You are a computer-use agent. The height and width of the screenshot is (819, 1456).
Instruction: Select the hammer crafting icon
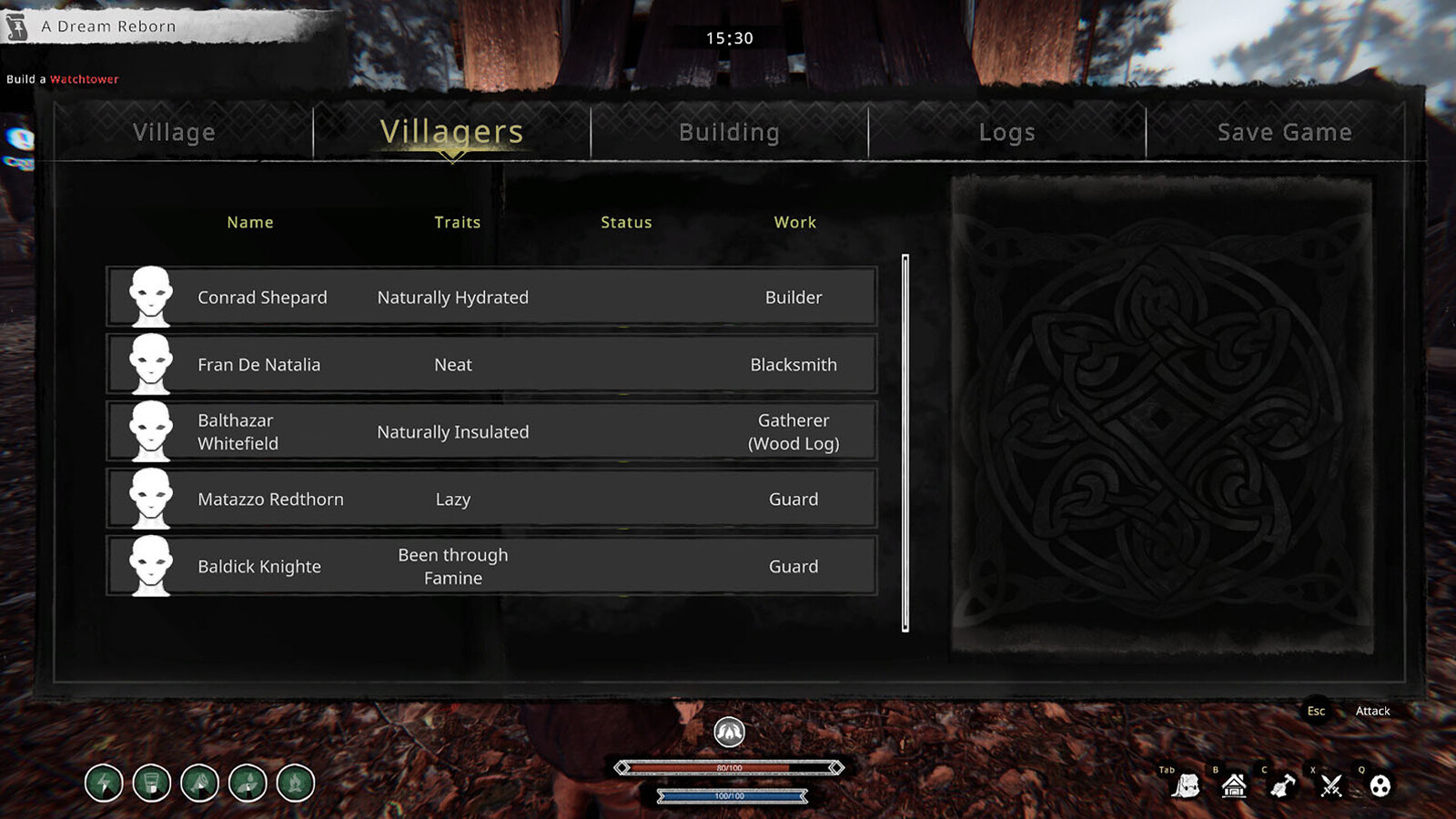click(1282, 785)
